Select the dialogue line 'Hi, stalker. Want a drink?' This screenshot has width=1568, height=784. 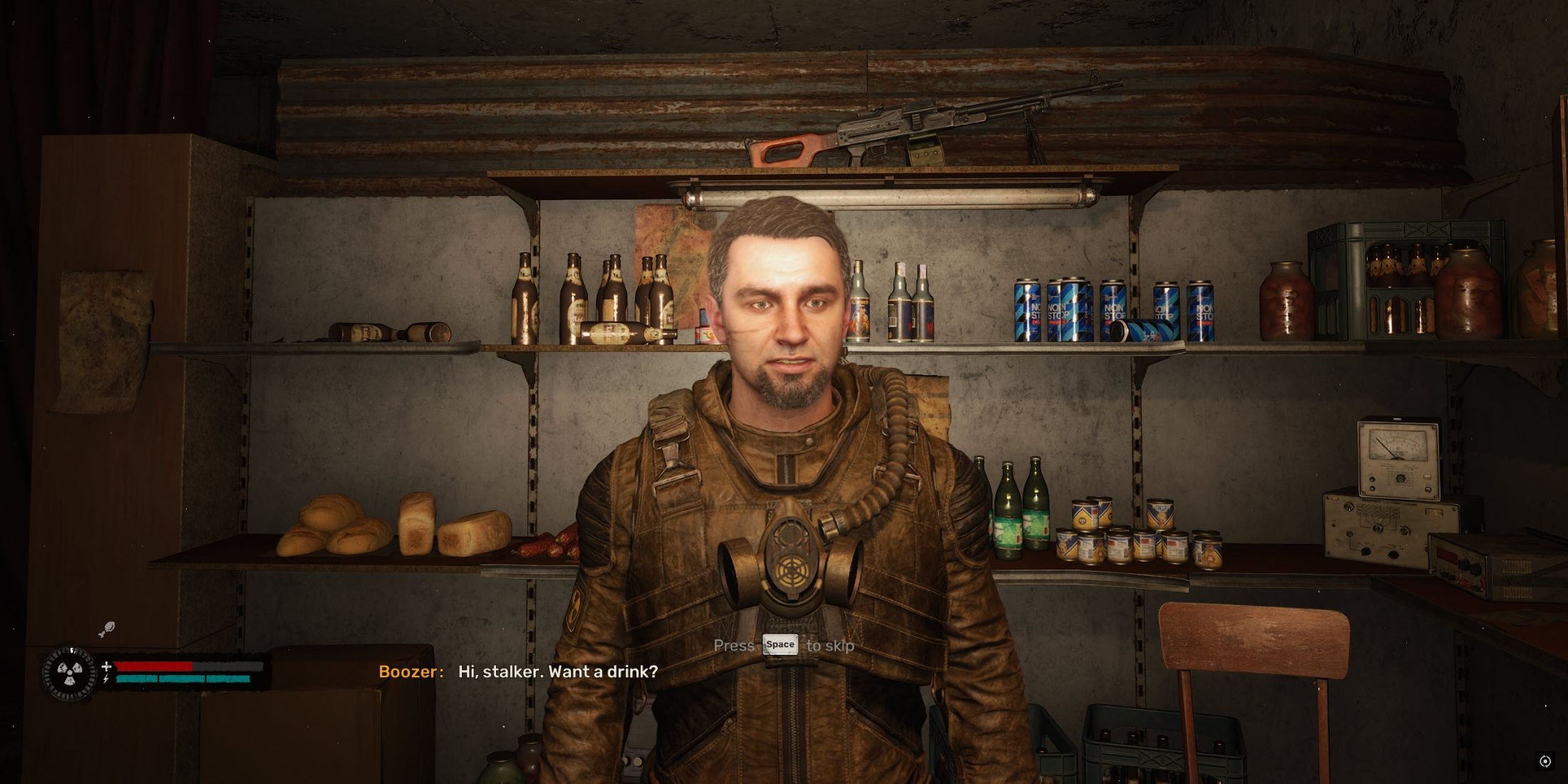(556, 671)
